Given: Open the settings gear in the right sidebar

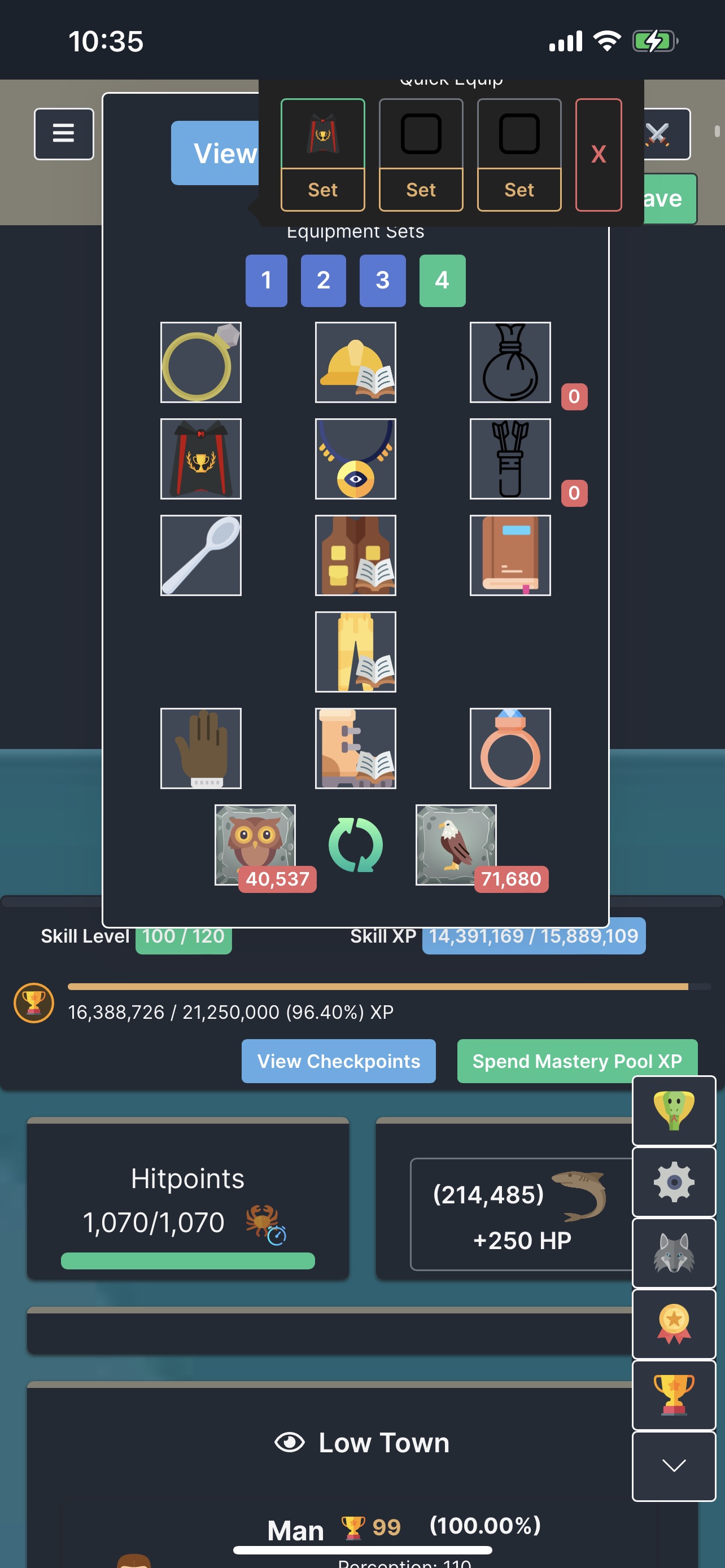Looking at the screenshot, I should pyautogui.click(x=673, y=1182).
